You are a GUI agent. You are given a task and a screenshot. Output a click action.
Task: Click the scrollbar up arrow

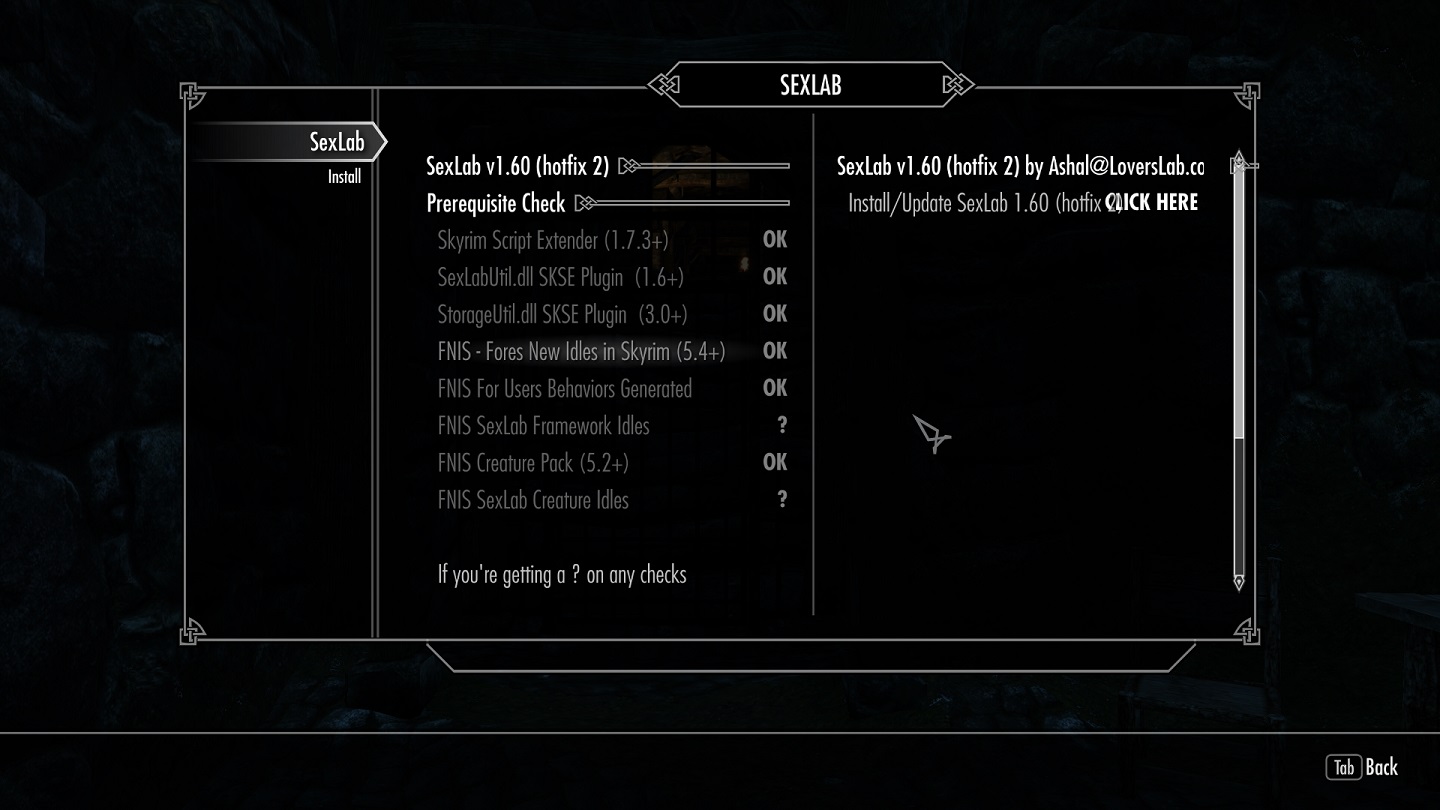tap(1239, 158)
